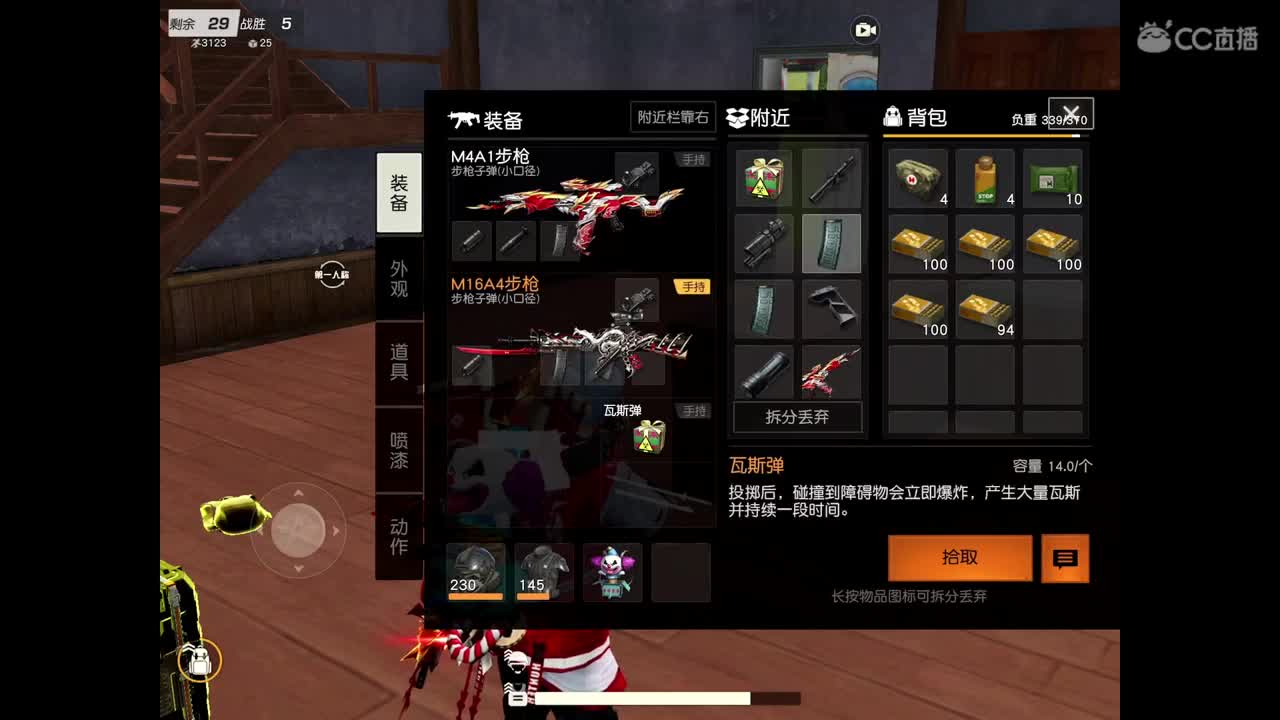Select the highlighted rifle magazine in Nearby panel

pos(831,243)
